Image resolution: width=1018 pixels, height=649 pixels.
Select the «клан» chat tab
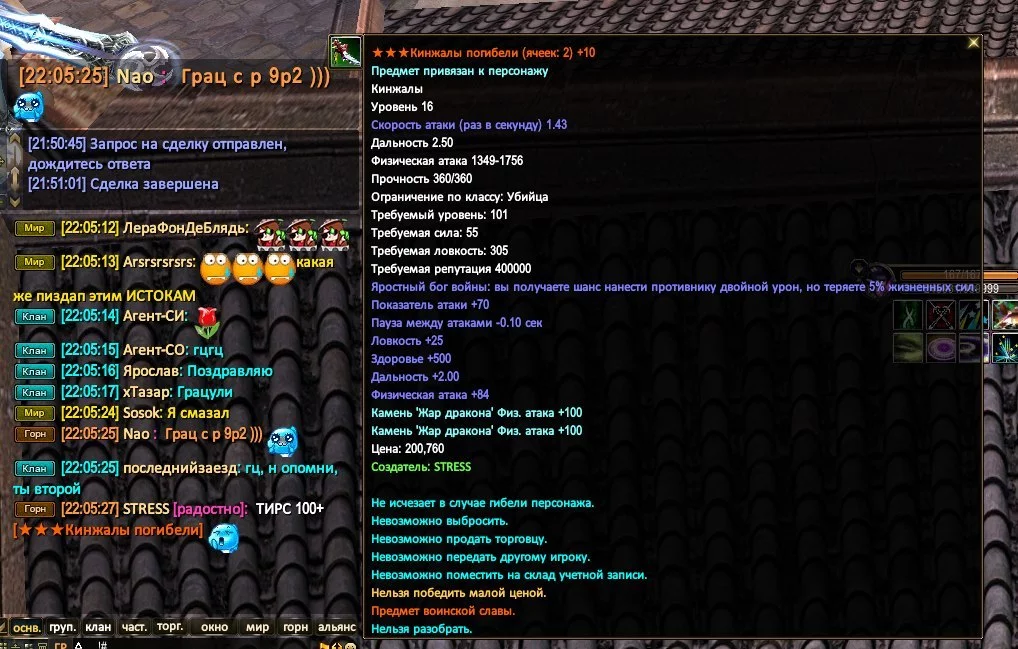[x=98, y=628]
